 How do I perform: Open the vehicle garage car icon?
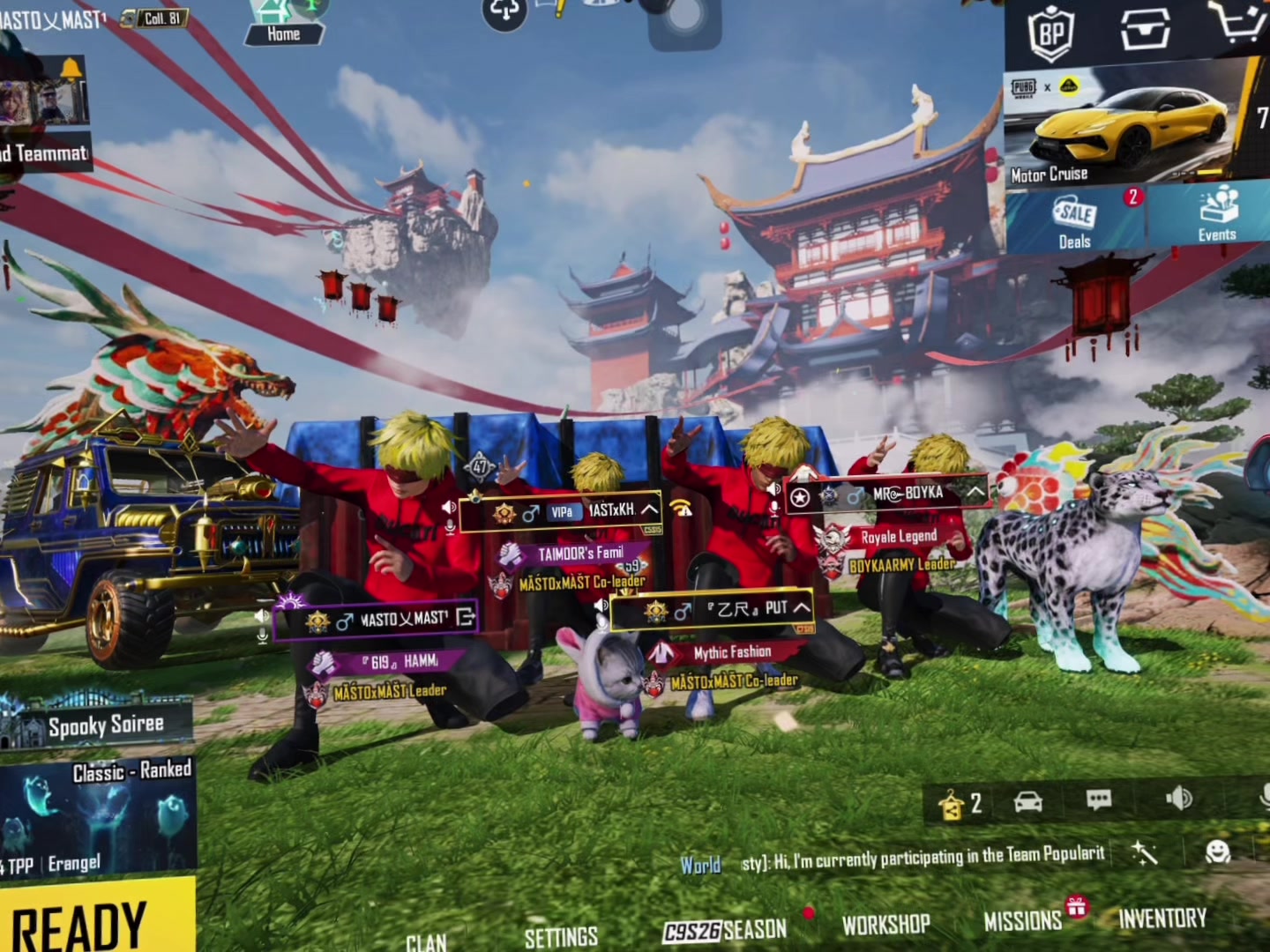[x=1028, y=801]
